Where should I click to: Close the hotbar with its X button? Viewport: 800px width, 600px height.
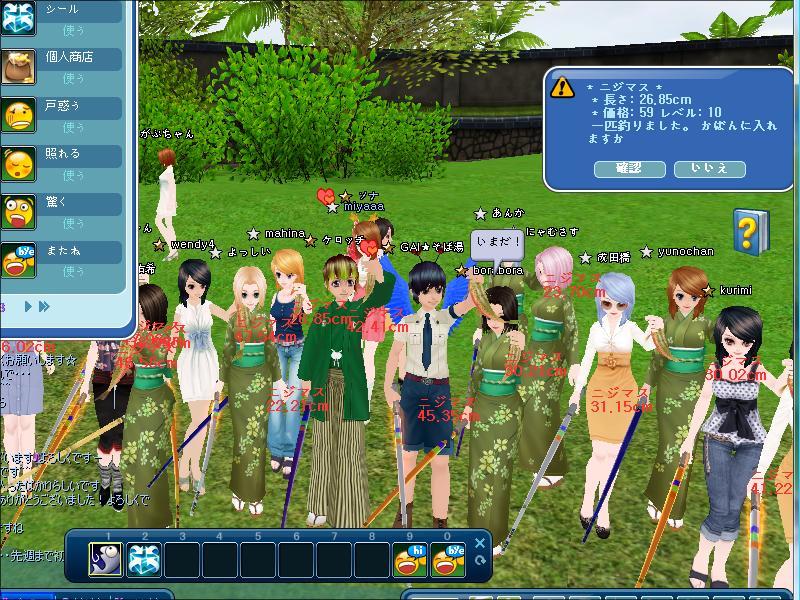[x=480, y=544]
